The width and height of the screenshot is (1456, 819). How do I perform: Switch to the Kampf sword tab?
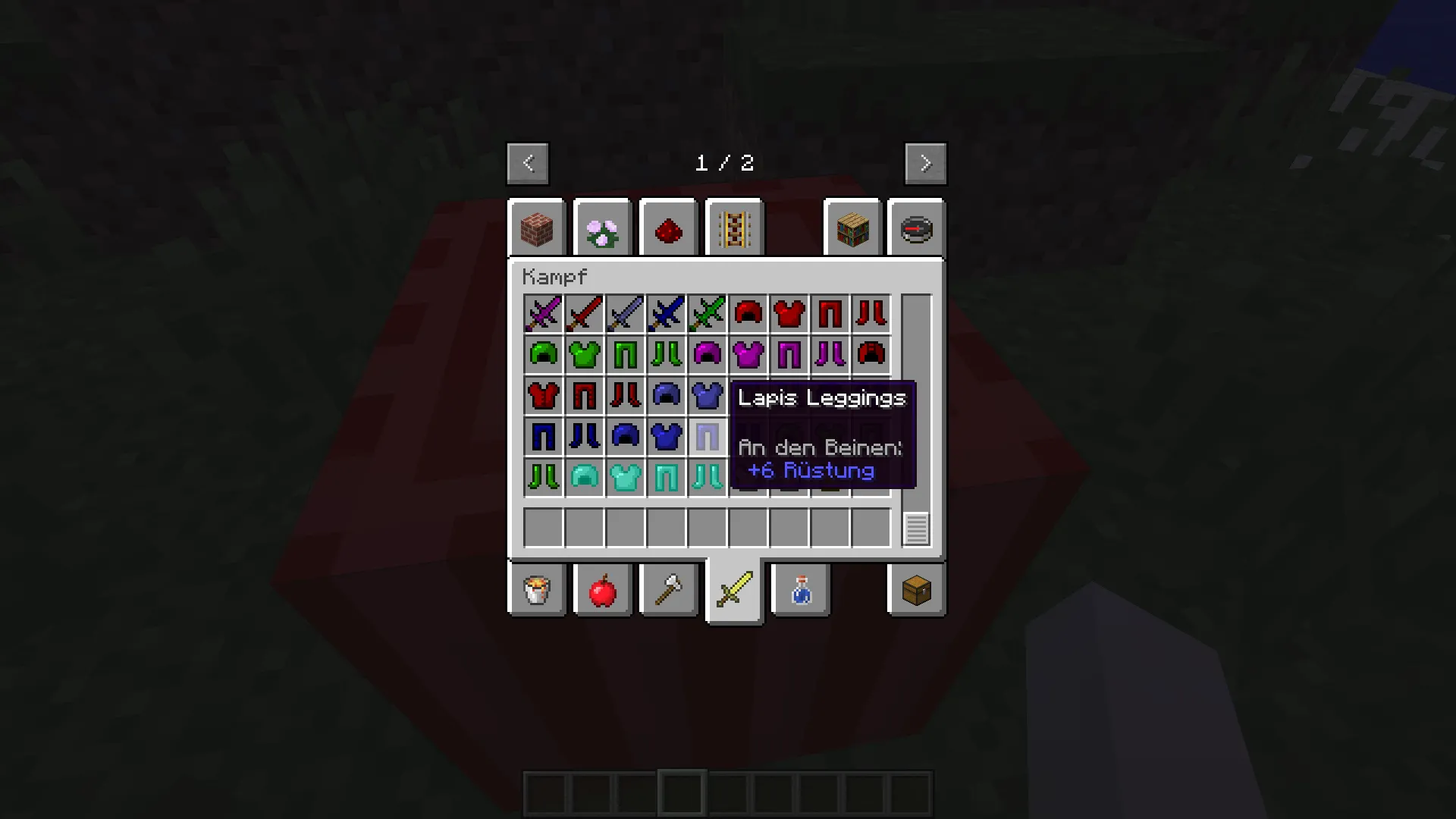[733, 591]
